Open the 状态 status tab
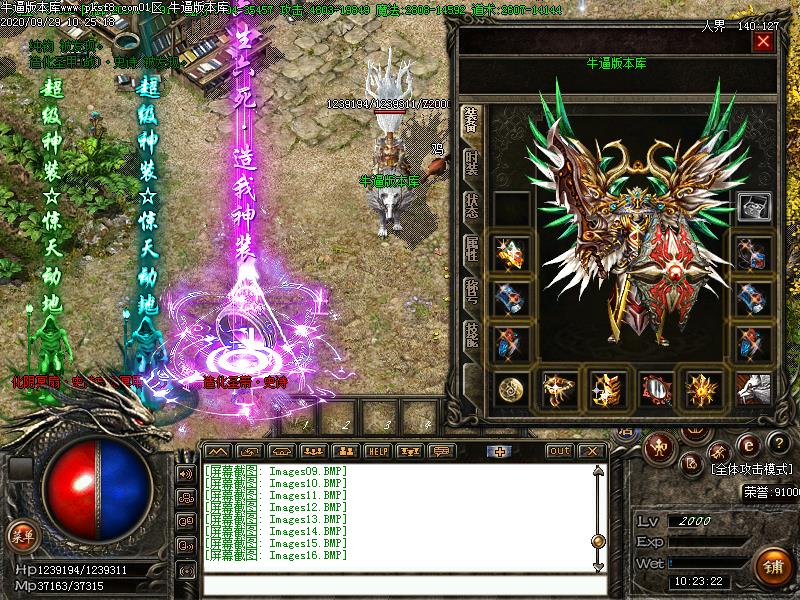Screen dimensions: 800x600 [471, 206]
